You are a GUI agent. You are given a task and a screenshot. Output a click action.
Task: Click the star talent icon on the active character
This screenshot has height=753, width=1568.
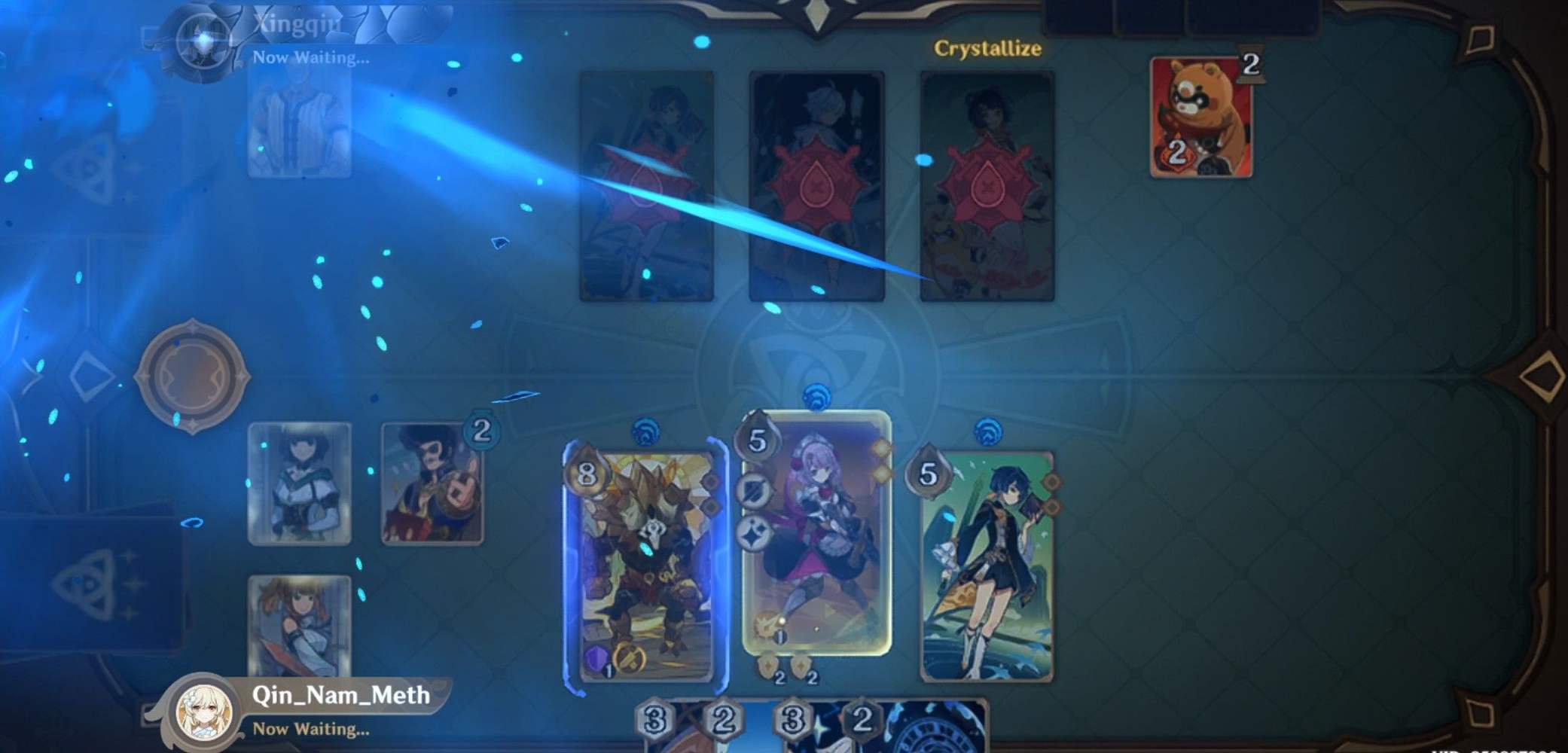click(753, 533)
